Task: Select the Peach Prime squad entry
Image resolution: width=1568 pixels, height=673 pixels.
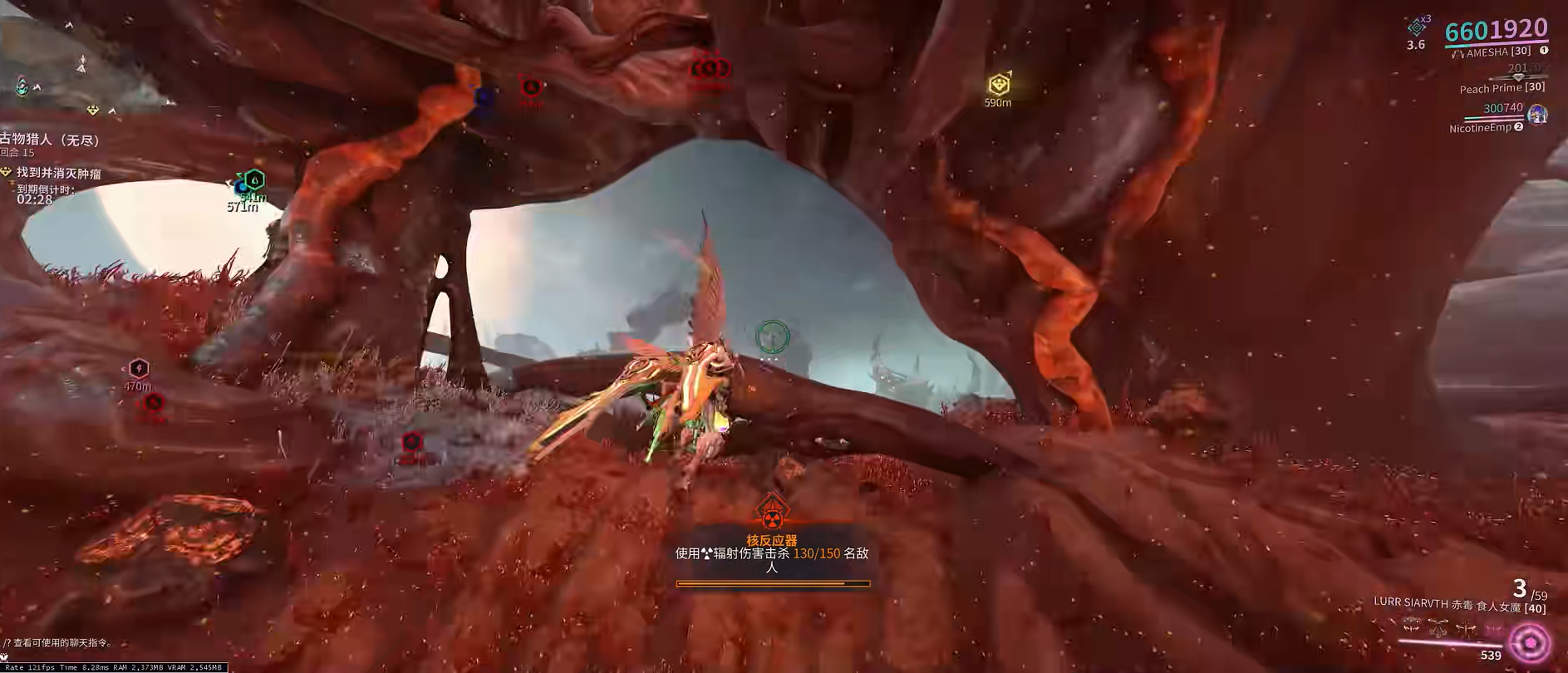Action: (x=1502, y=88)
